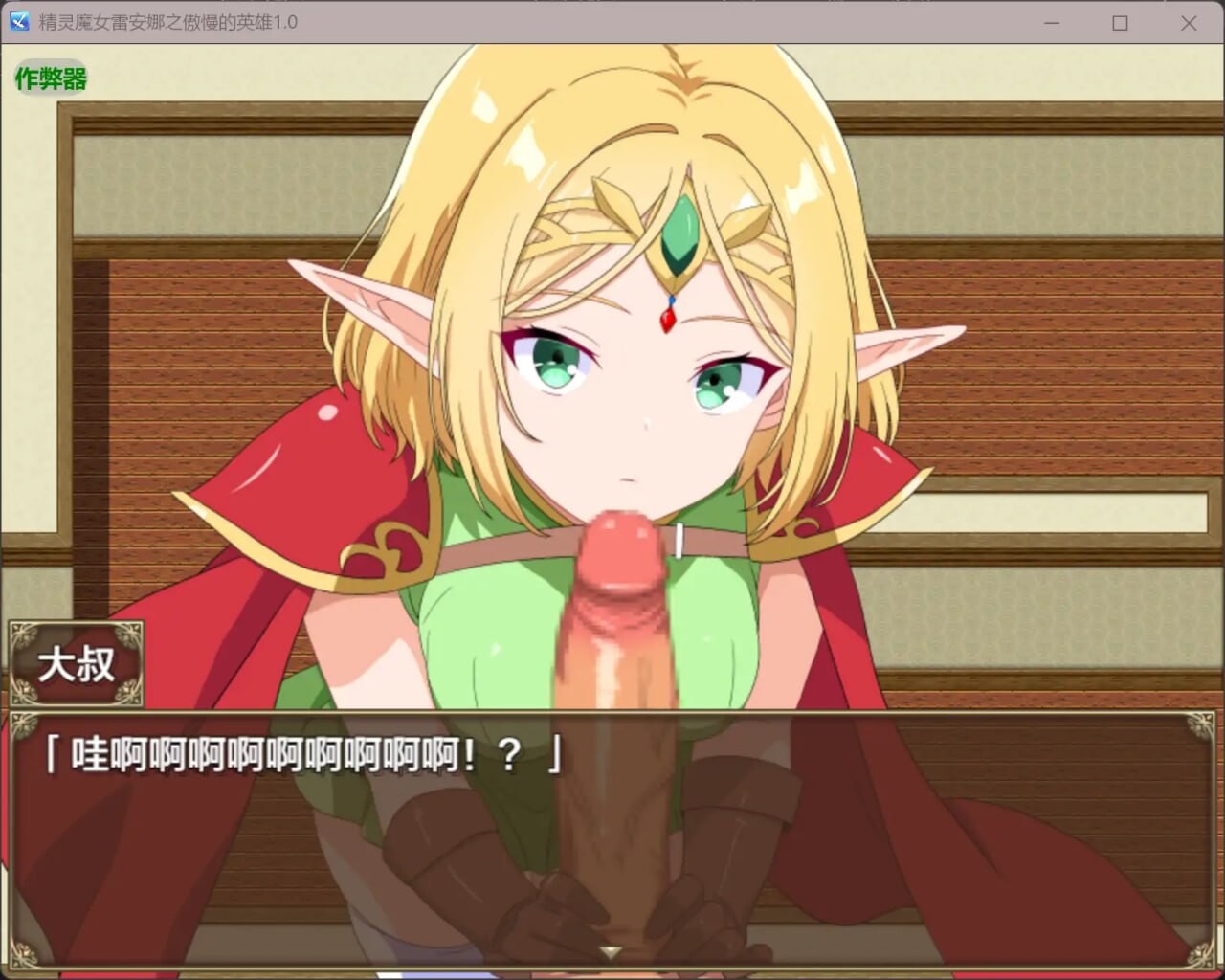Click the 大叔 speaker name box
The width and height of the screenshot is (1225, 980).
click(77, 664)
